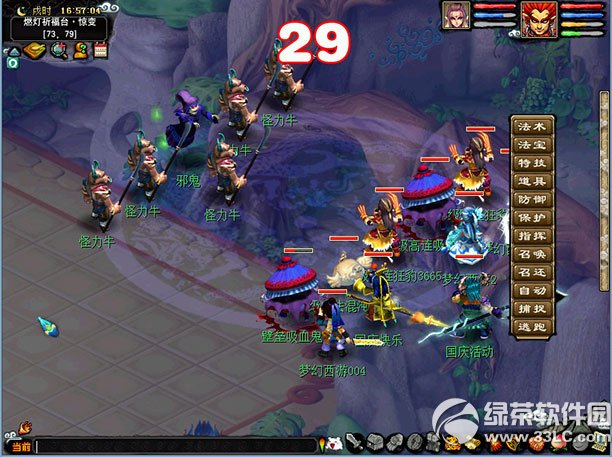Open the magnifier search icon

[x=58, y=50]
